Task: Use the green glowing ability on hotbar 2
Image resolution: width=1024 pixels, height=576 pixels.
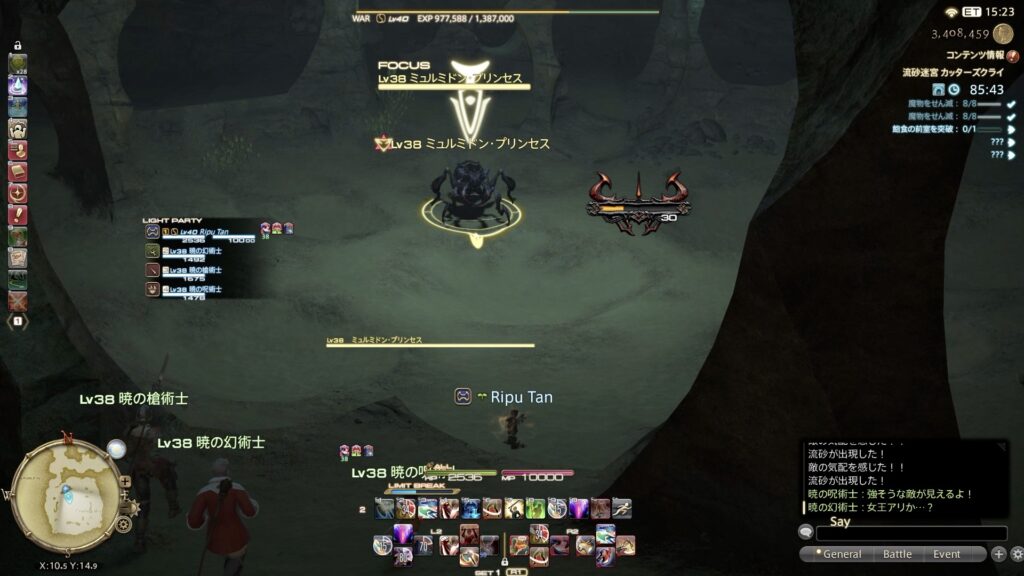Action: point(537,508)
